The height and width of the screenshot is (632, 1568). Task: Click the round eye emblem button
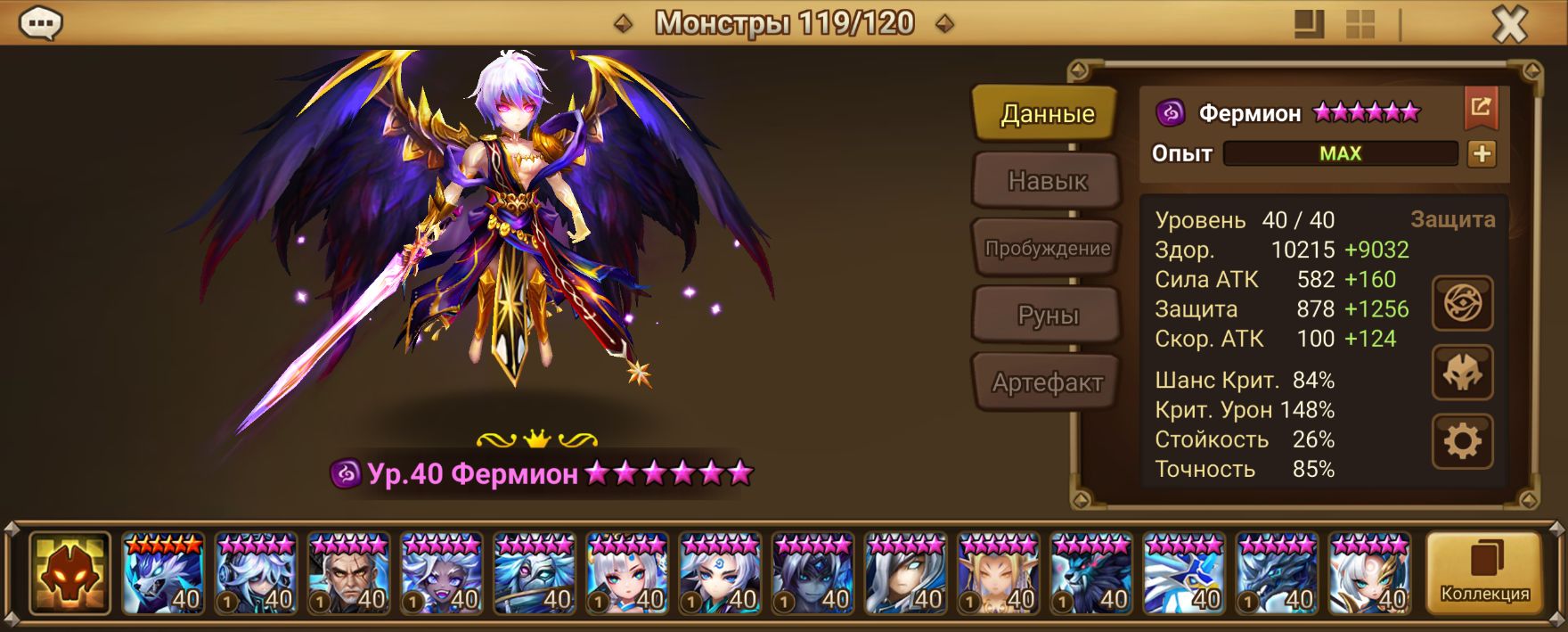click(x=1462, y=304)
